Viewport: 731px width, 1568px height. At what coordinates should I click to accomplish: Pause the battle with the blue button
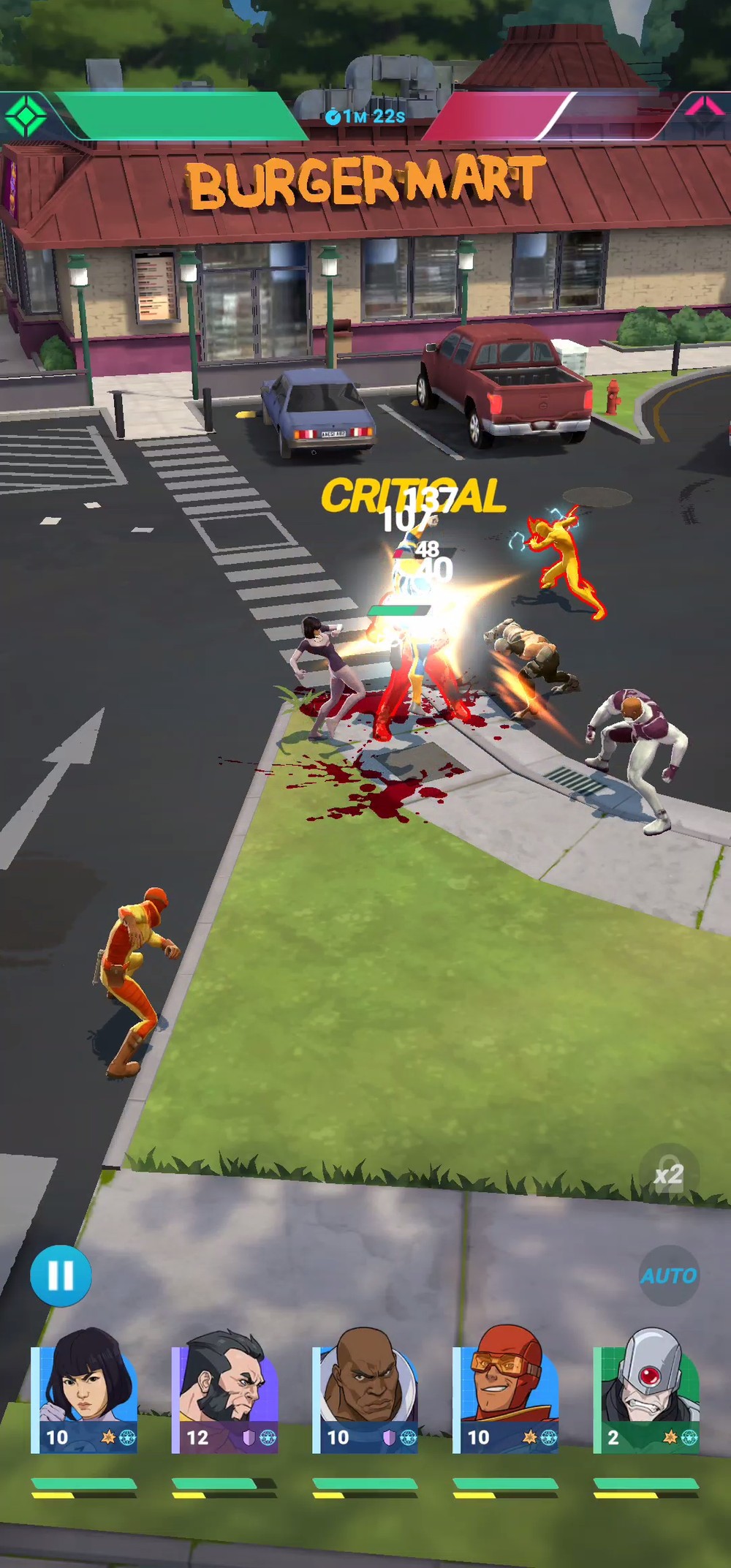pos(61,1276)
